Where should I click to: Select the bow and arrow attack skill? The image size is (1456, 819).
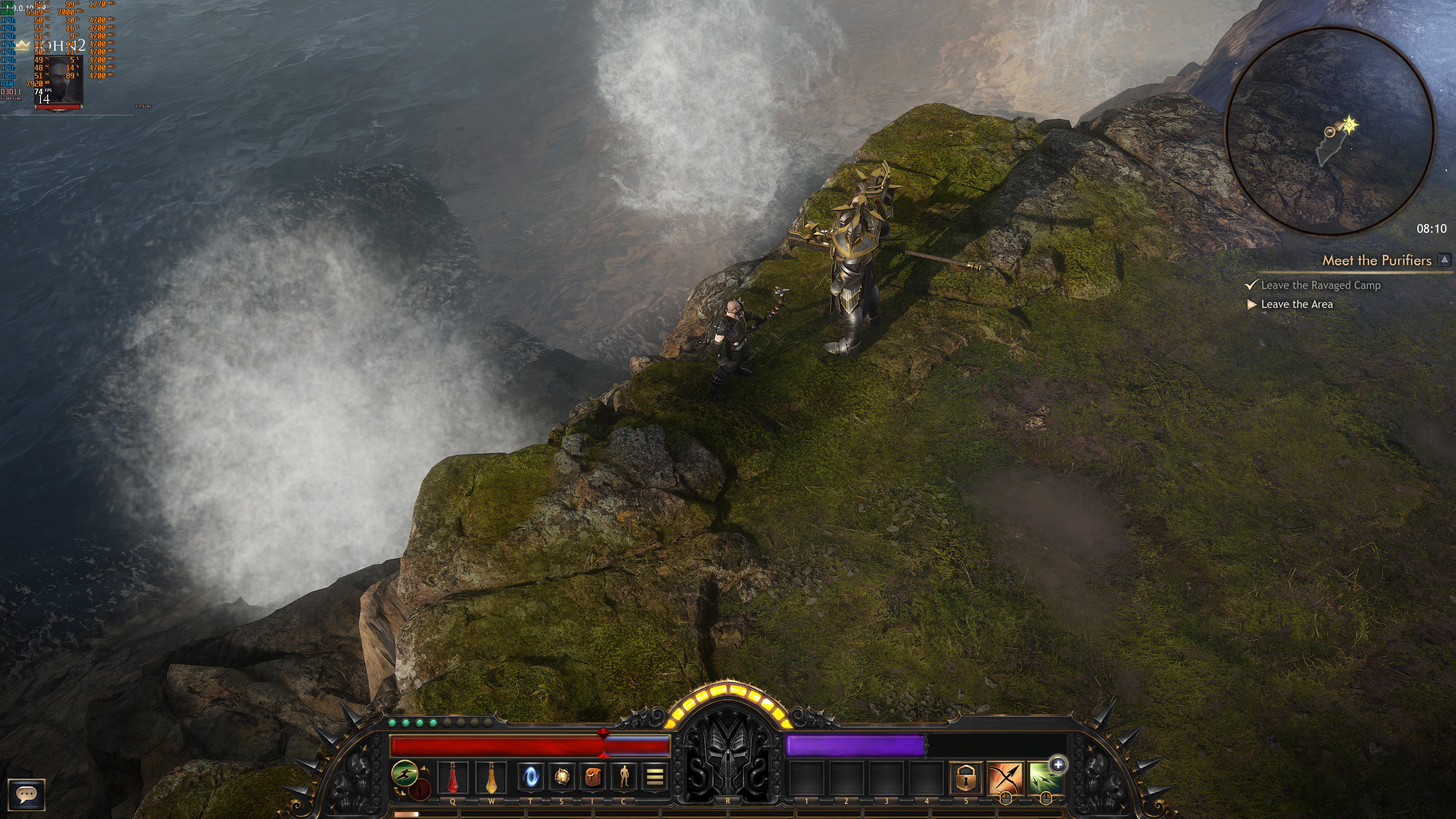coord(1006,779)
